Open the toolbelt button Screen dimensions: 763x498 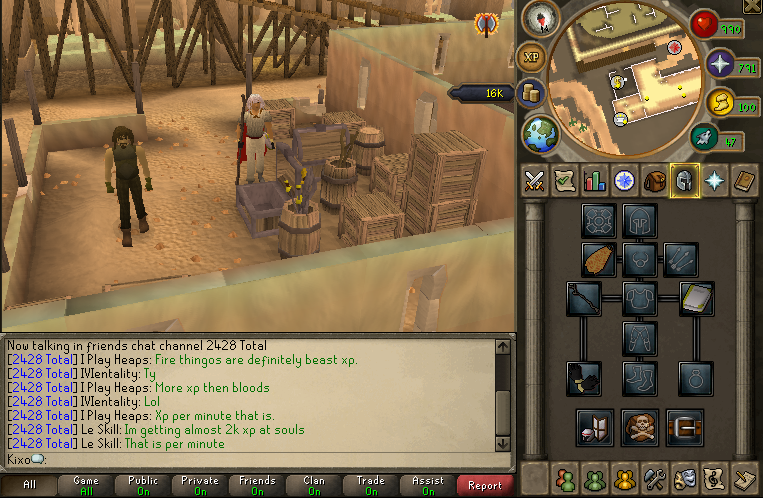(x=684, y=427)
